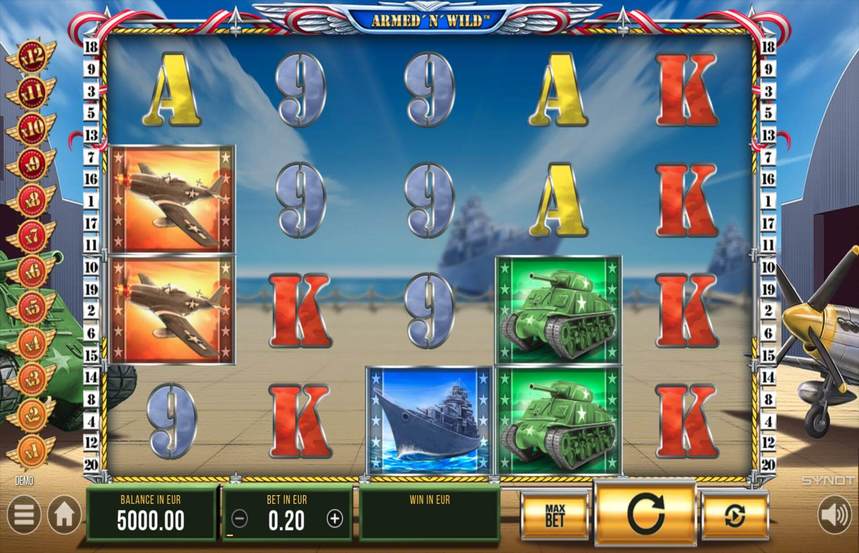The image size is (859, 553).
Task: Activate the autoplay button
Action: pos(735,516)
